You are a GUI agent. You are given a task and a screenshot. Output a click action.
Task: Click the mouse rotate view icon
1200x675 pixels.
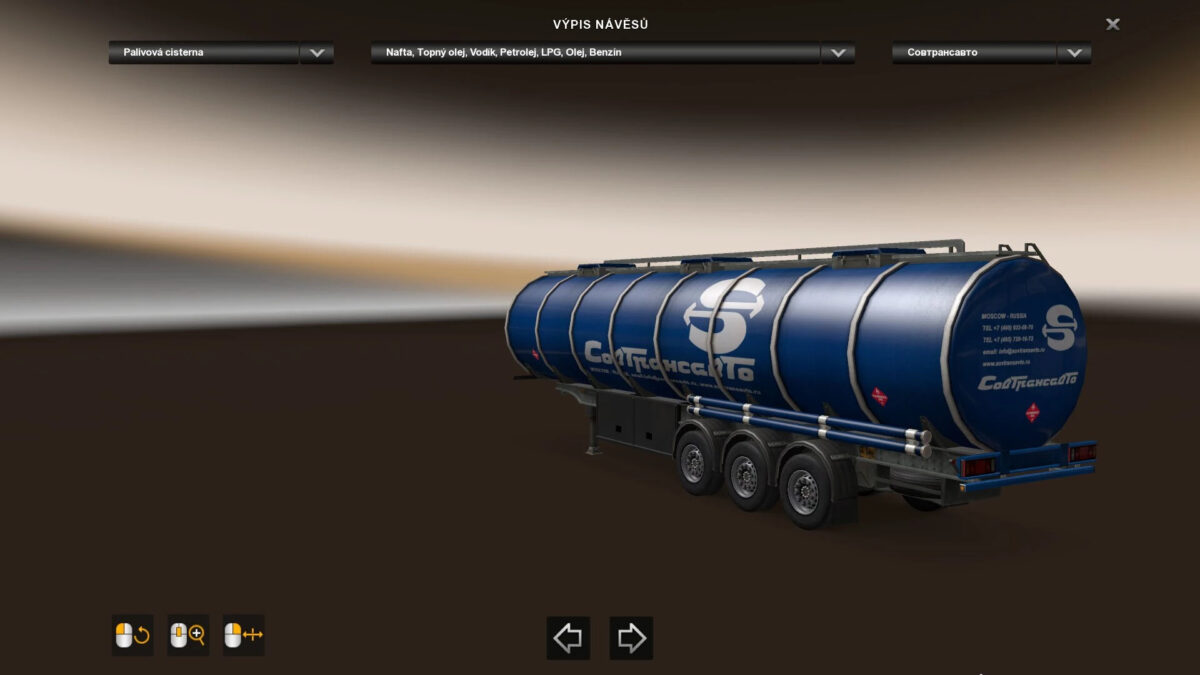point(132,635)
